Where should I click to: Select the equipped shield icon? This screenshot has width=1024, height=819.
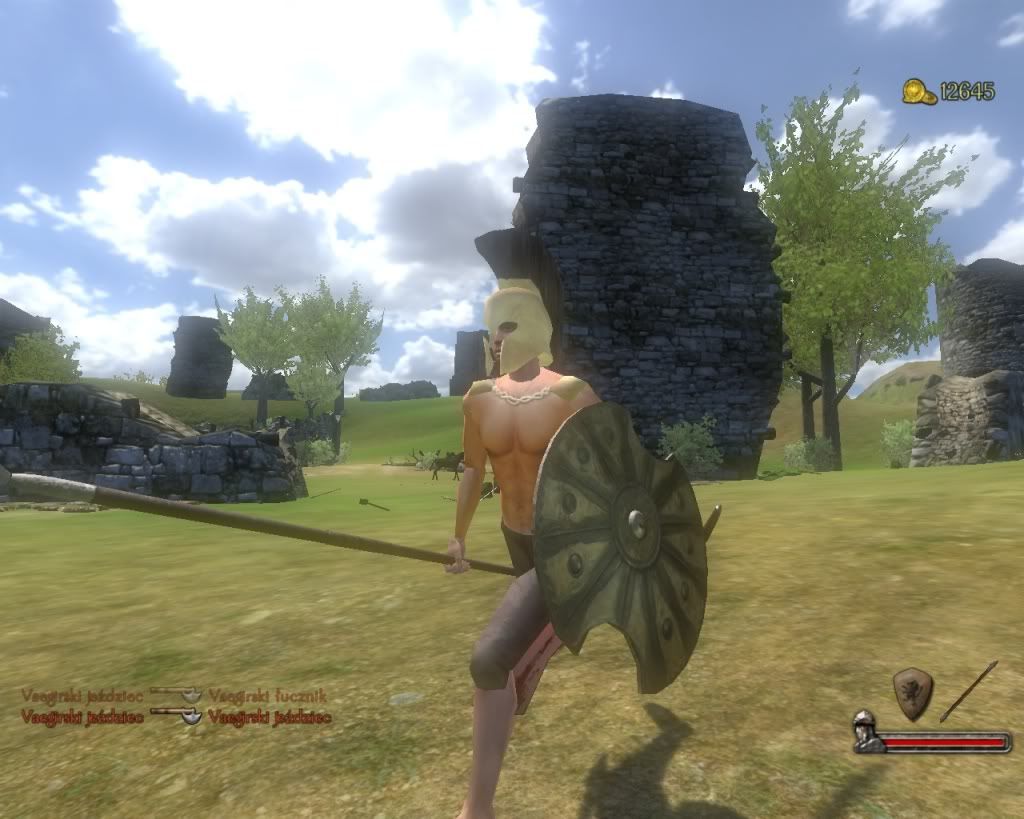[912, 692]
